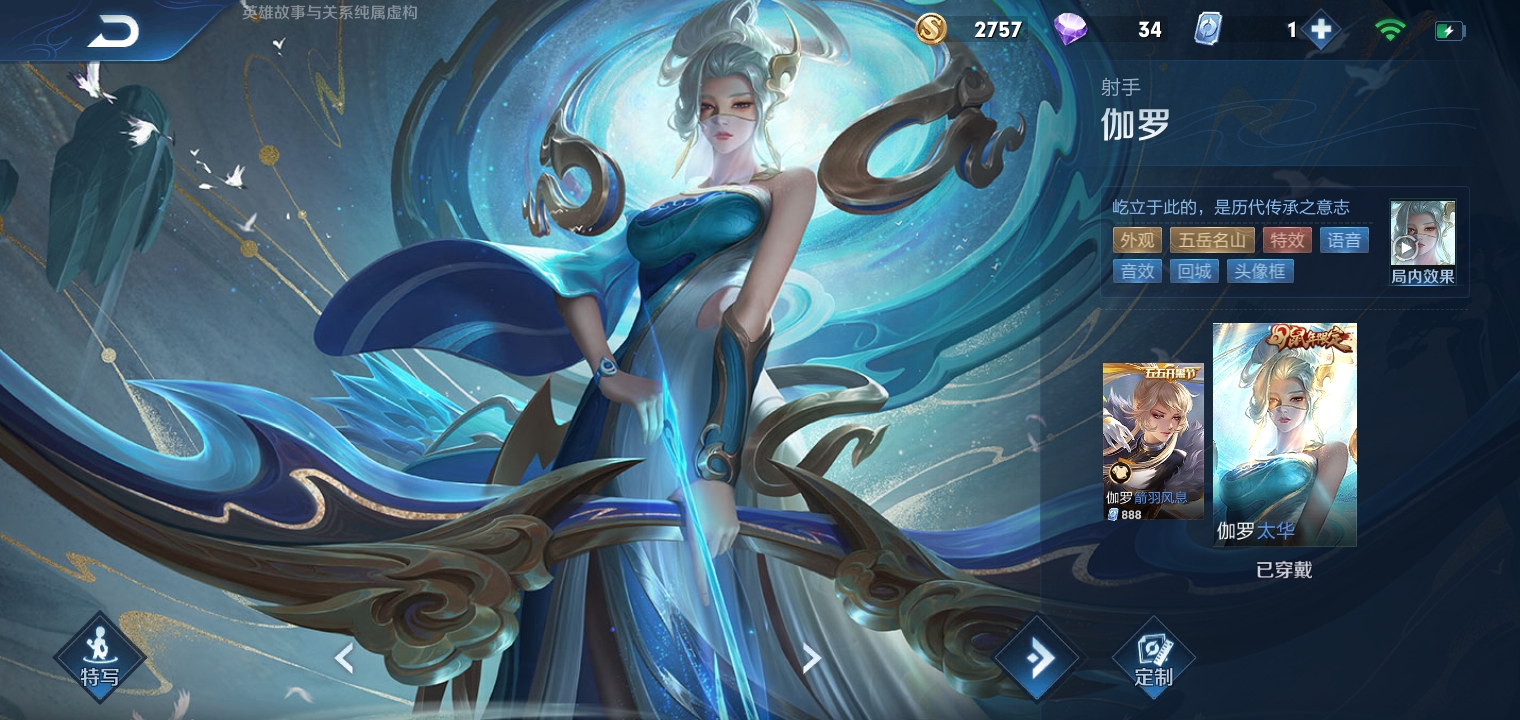The height and width of the screenshot is (720, 1520).
Task: Click the 五岳名山 series tag
Action: pos(1211,240)
